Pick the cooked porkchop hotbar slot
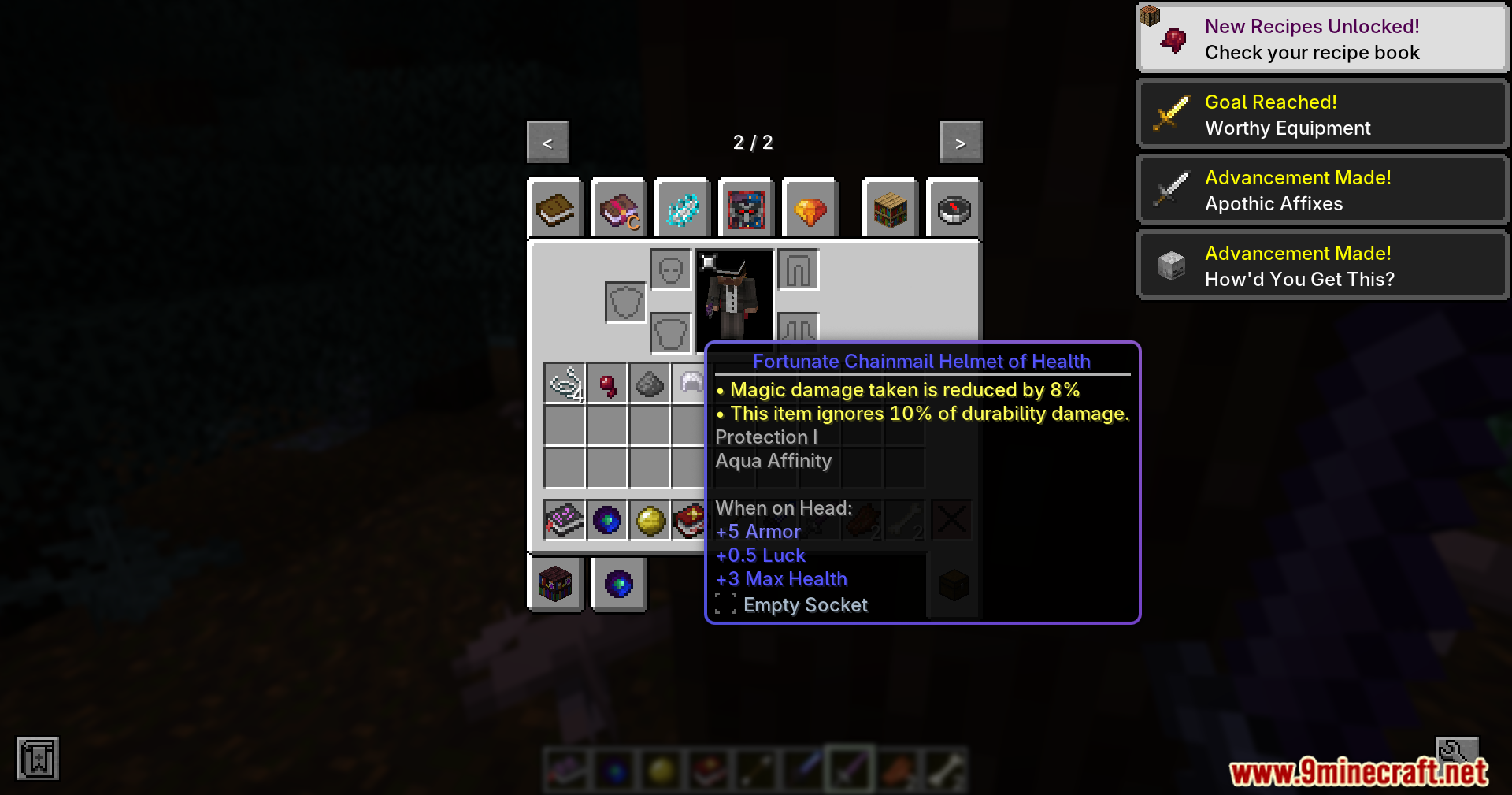Viewport: 1512px width, 795px height. click(896, 770)
